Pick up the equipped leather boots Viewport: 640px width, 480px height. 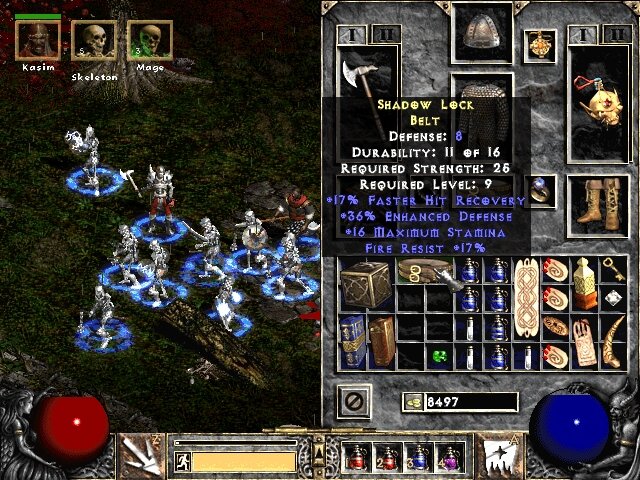(600, 201)
